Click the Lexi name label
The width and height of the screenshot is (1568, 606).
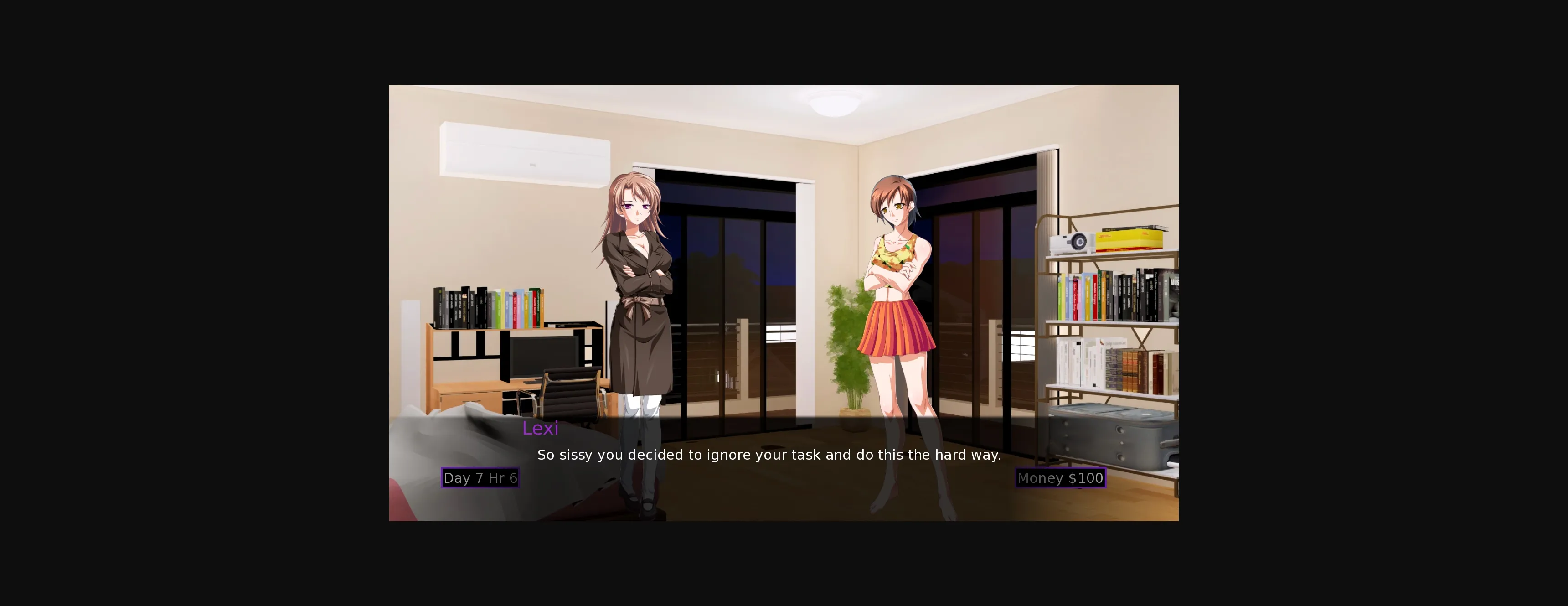(541, 428)
